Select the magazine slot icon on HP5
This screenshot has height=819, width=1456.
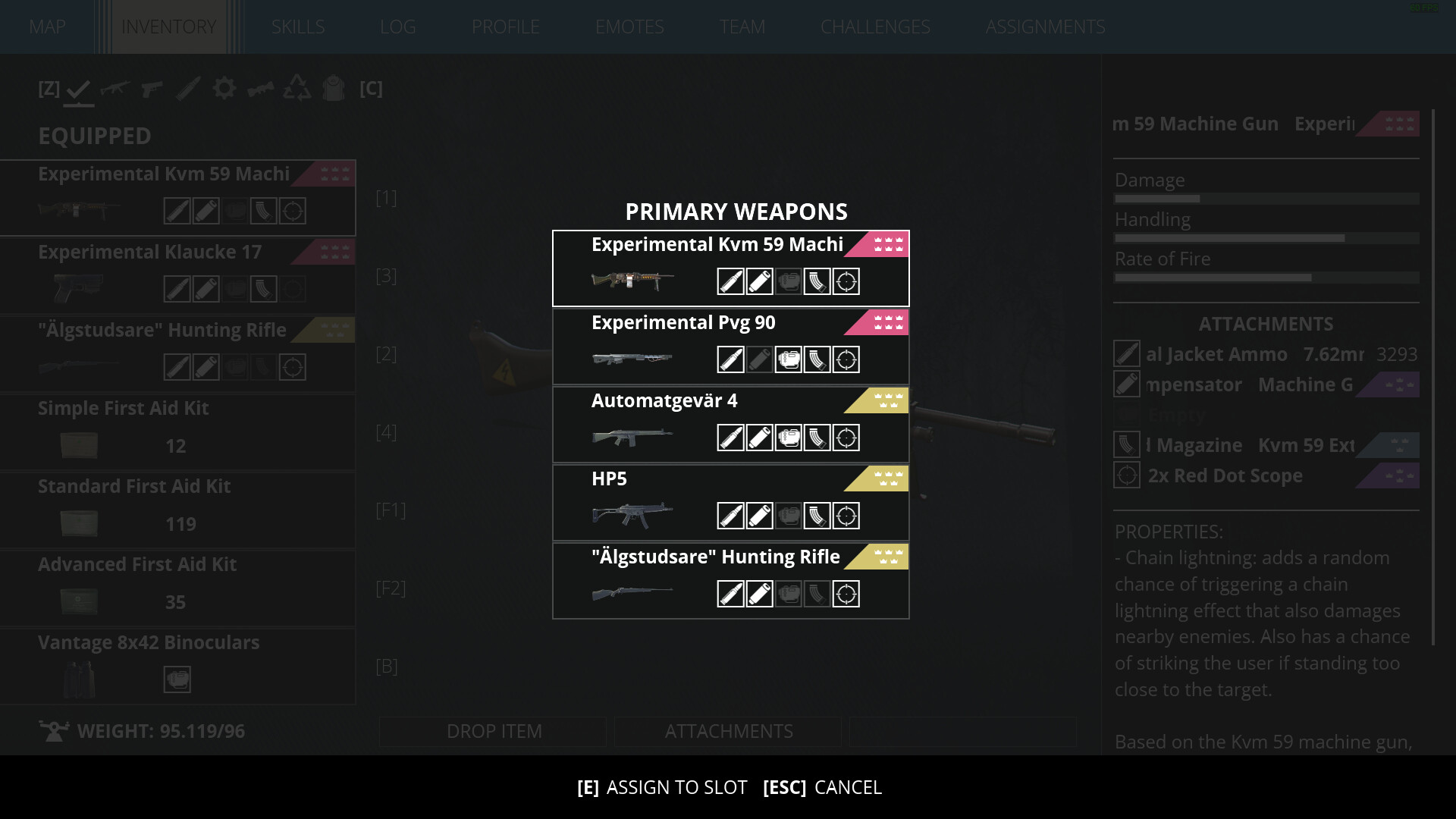pos(817,516)
